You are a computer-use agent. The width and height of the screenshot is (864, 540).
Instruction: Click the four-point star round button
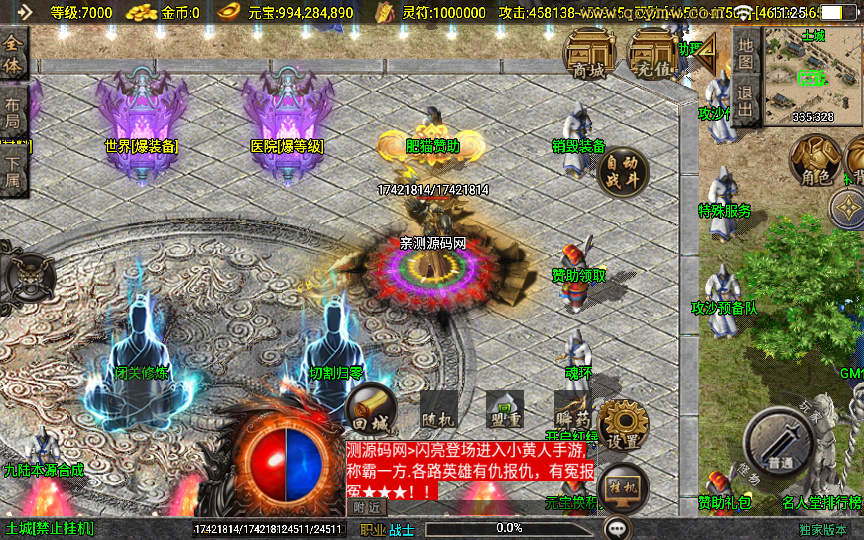[848, 209]
